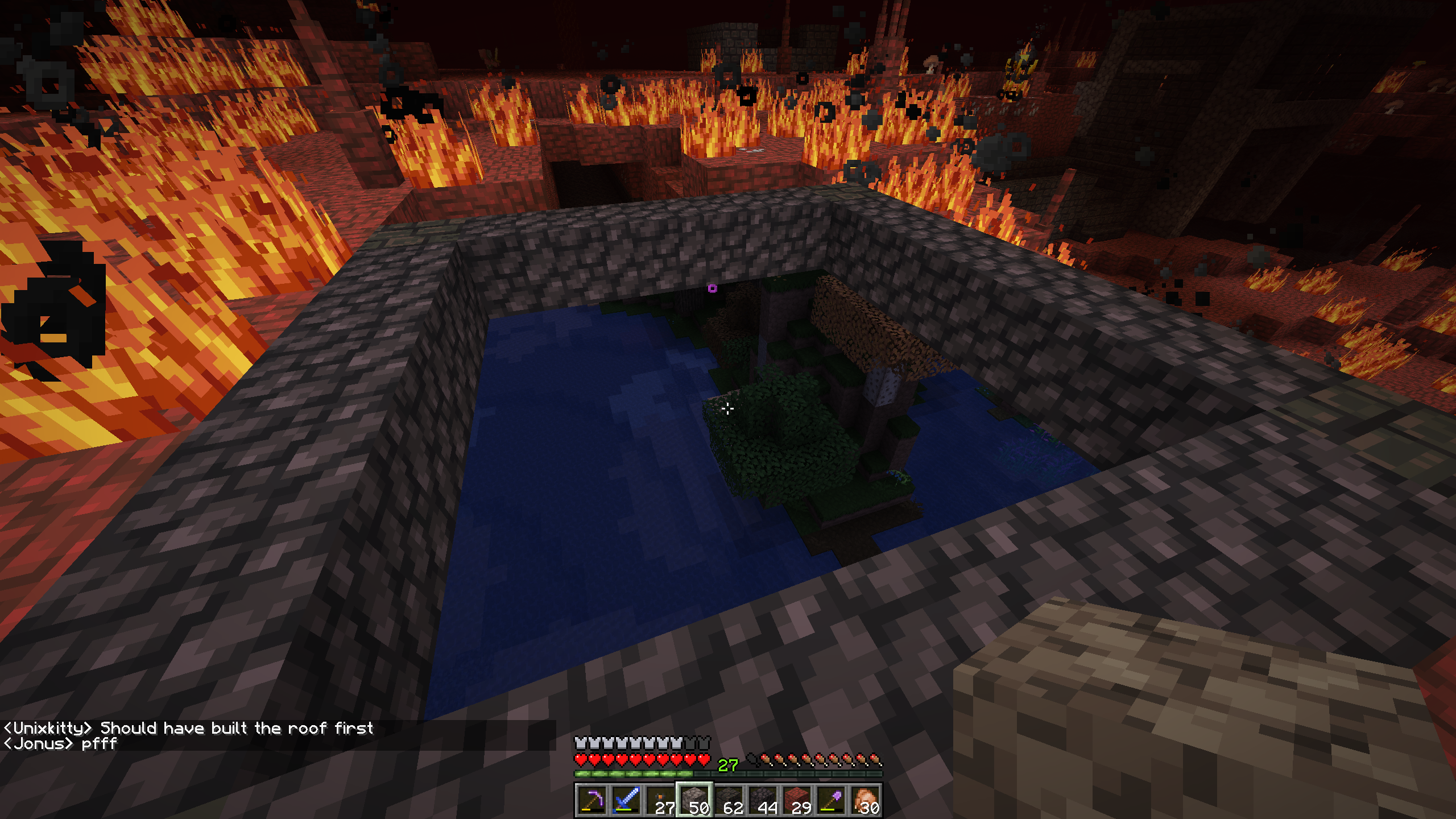This screenshot has height=819, width=1456.
Task: Choose the blue sword in the hotbar
Action: pyautogui.click(x=626, y=800)
